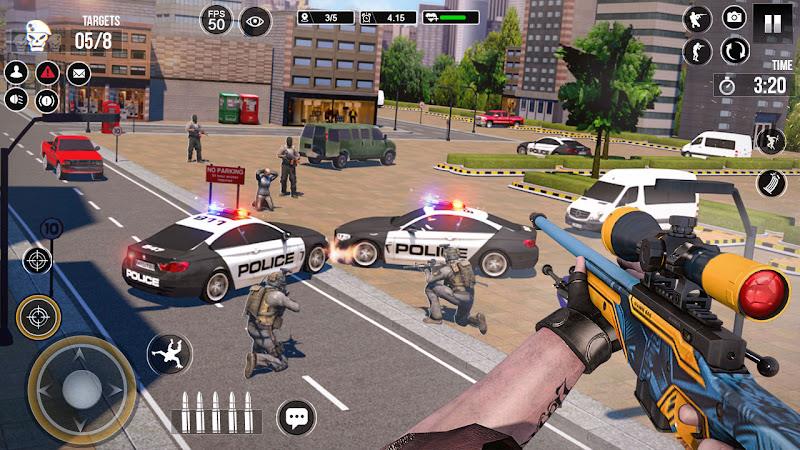Viewport: 800px width, 450px height.
Task: Select the standing soldier stance icon
Action: point(696,51)
